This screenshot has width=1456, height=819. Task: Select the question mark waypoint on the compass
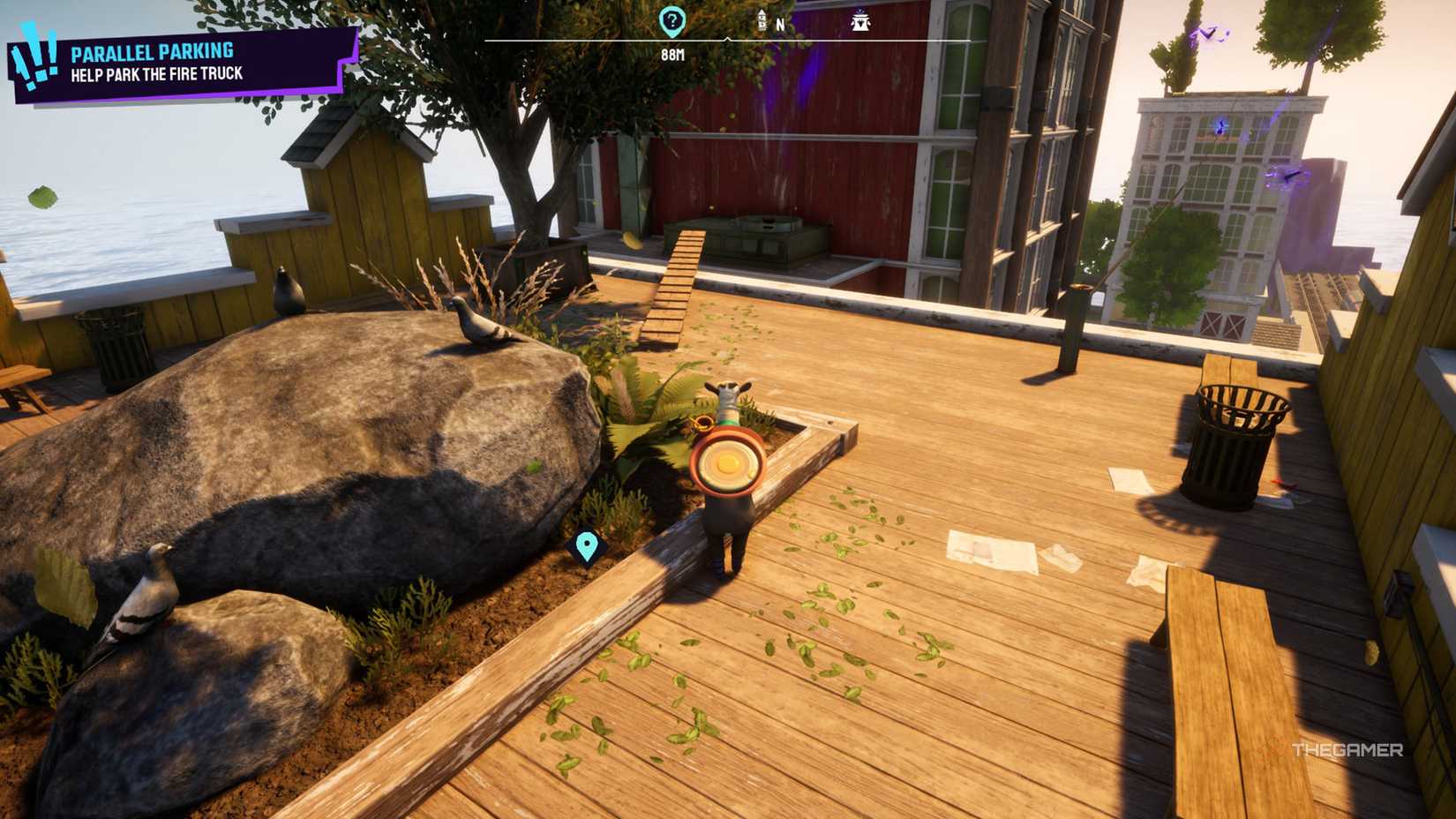coord(671,20)
